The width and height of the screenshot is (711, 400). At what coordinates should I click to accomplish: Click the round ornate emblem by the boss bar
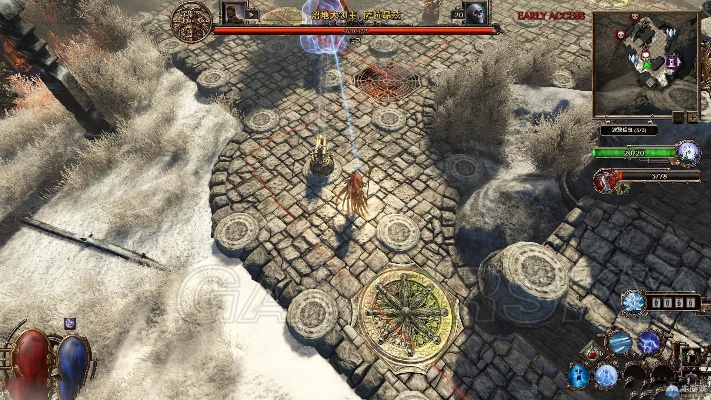(x=191, y=20)
